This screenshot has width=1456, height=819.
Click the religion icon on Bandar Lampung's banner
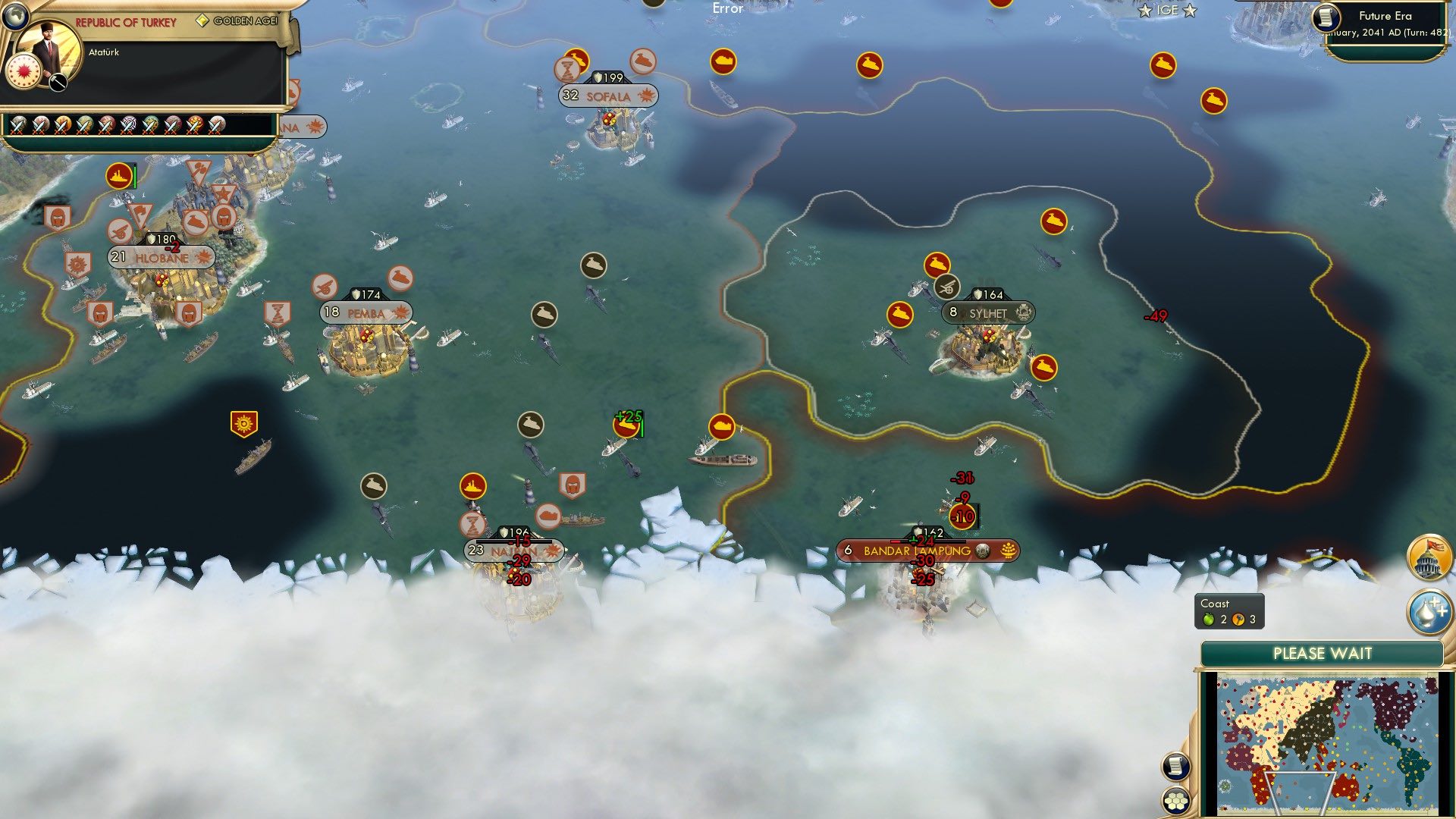[x=1006, y=551]
